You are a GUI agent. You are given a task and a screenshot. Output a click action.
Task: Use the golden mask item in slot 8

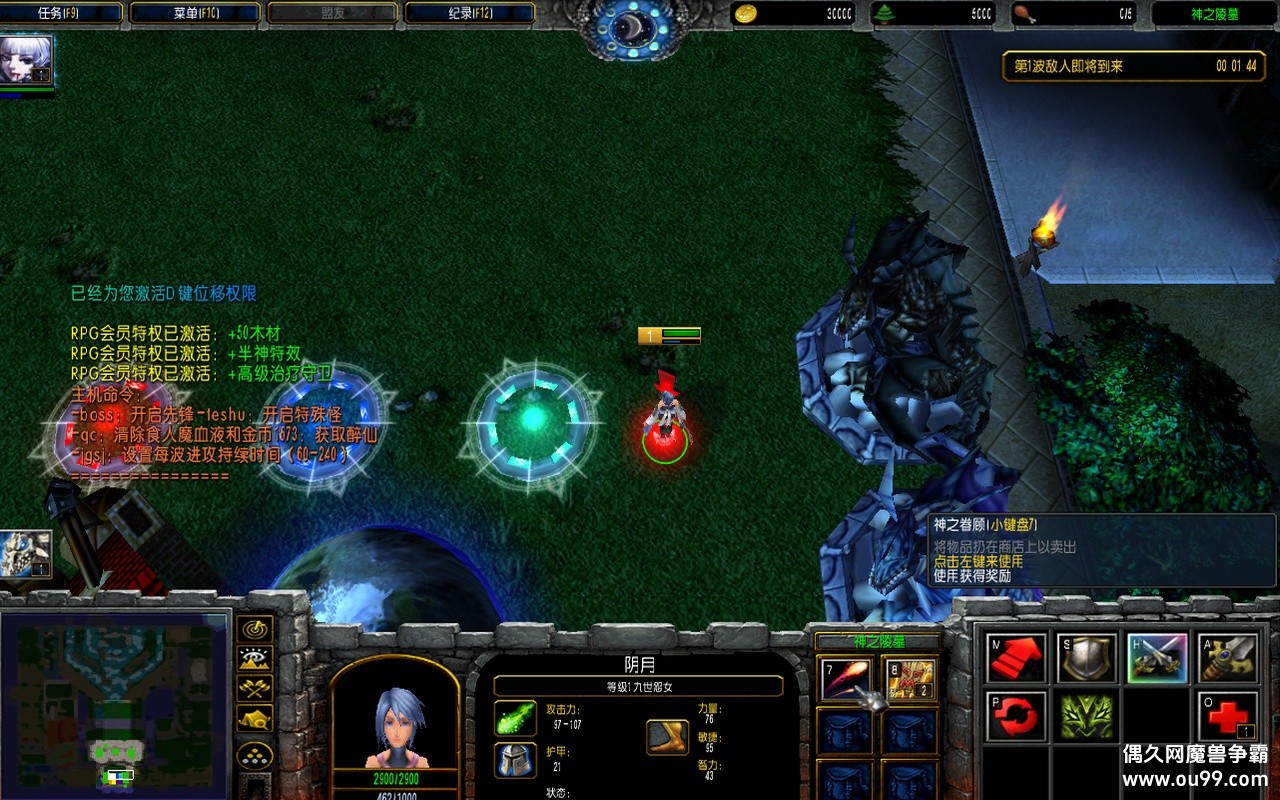(910, 680)
